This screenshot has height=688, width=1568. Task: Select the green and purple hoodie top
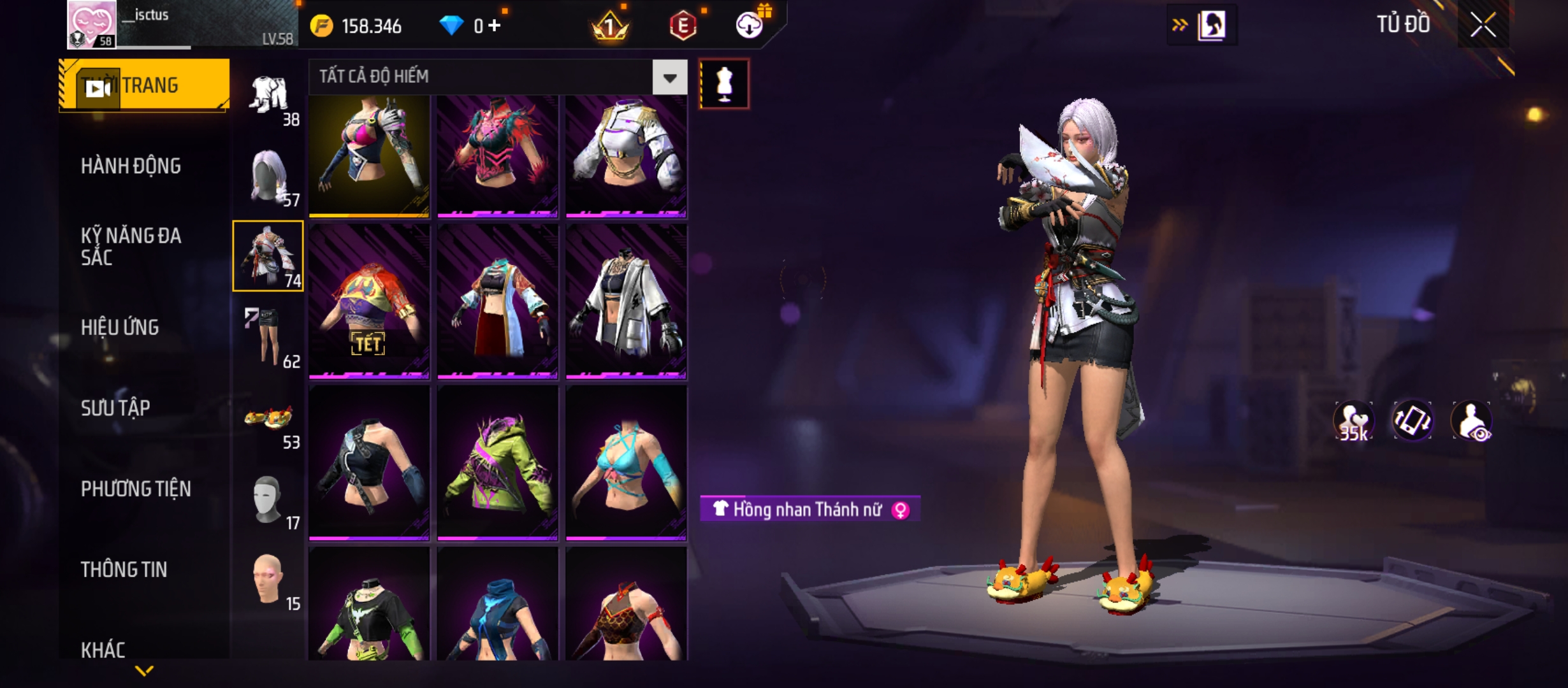pos(498,464)
